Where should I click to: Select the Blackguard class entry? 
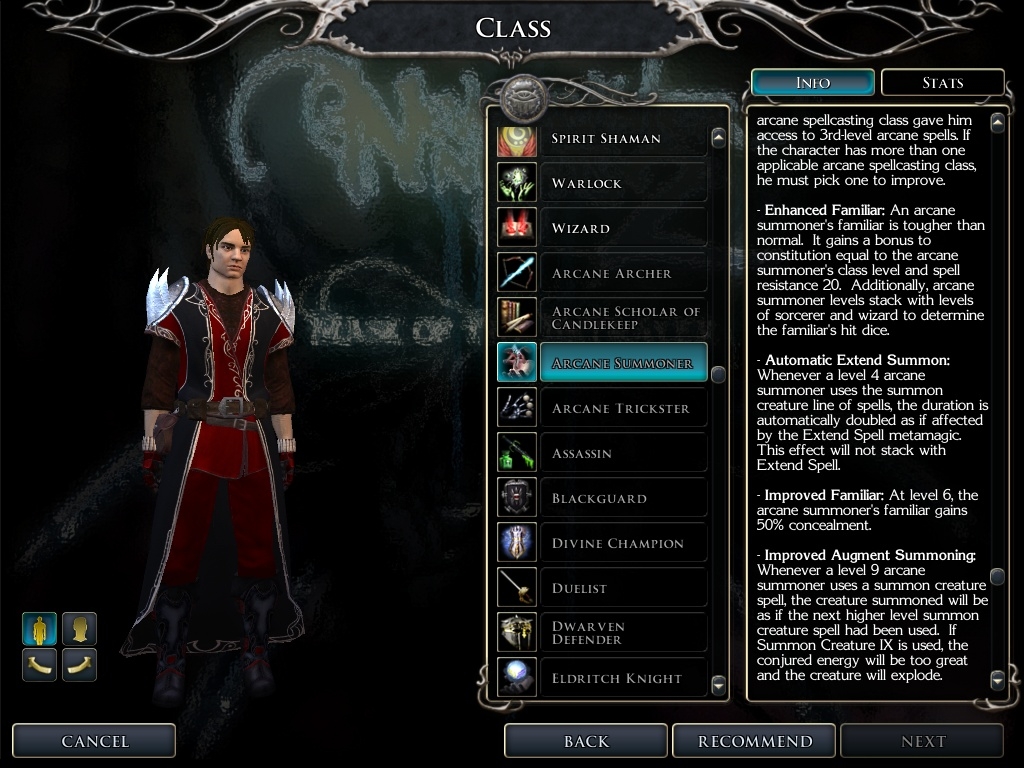click(x=605, y=498)
